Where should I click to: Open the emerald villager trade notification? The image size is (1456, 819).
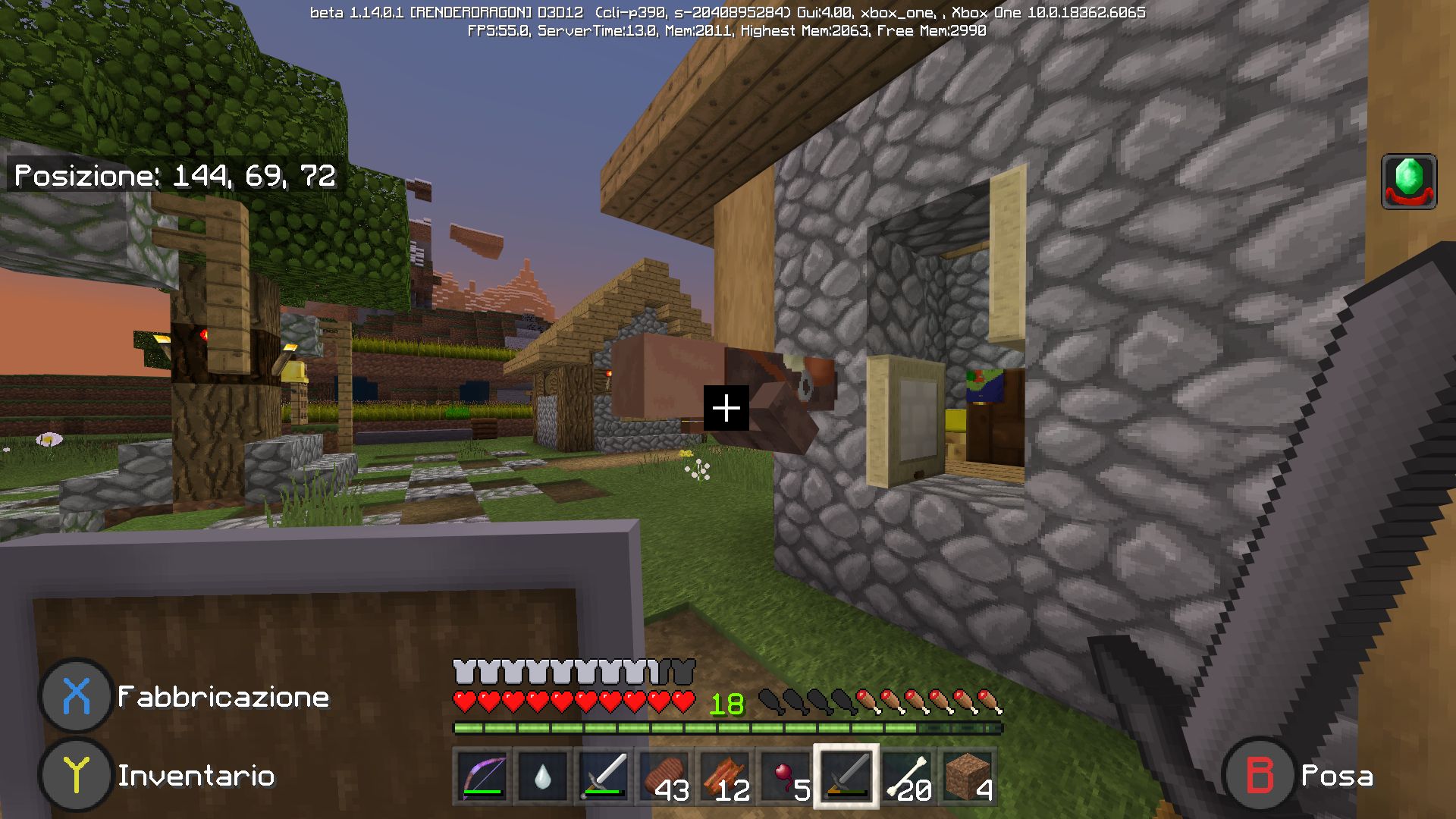coord(1408,181)
